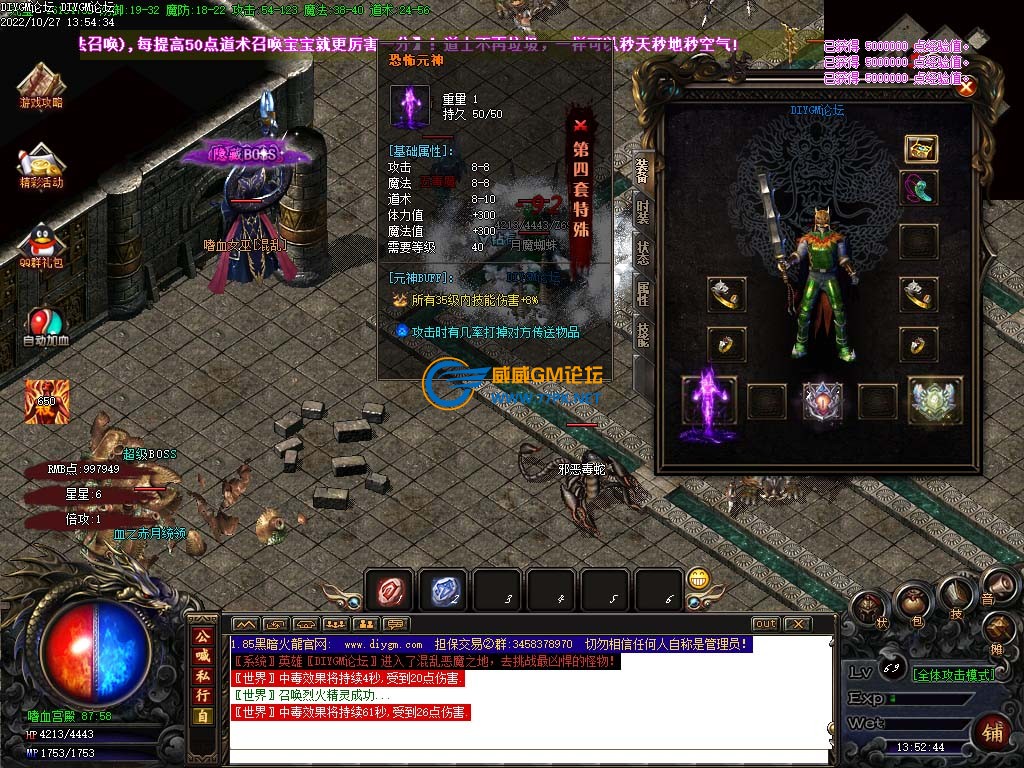This screenshot has height=768, width=1024.
Task: Switch to the 私 private chat channel
Action: (202, 675)
